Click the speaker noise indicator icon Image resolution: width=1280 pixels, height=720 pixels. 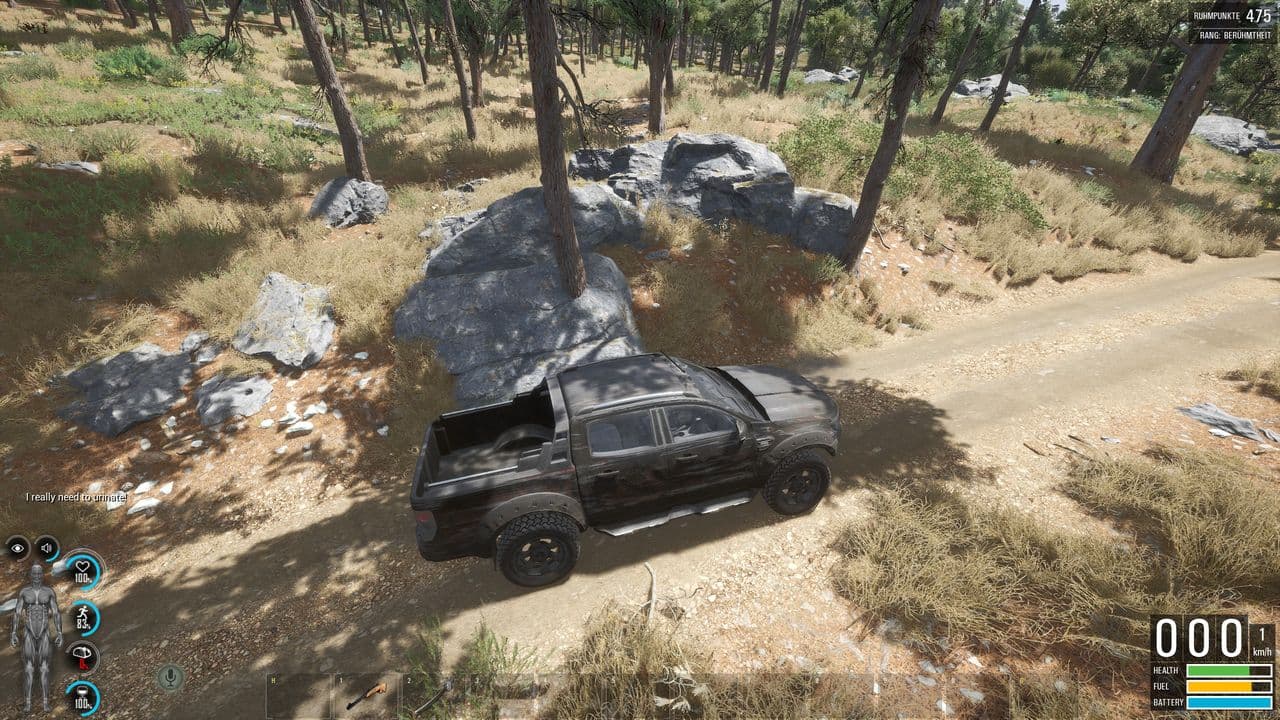coord(47,547)
